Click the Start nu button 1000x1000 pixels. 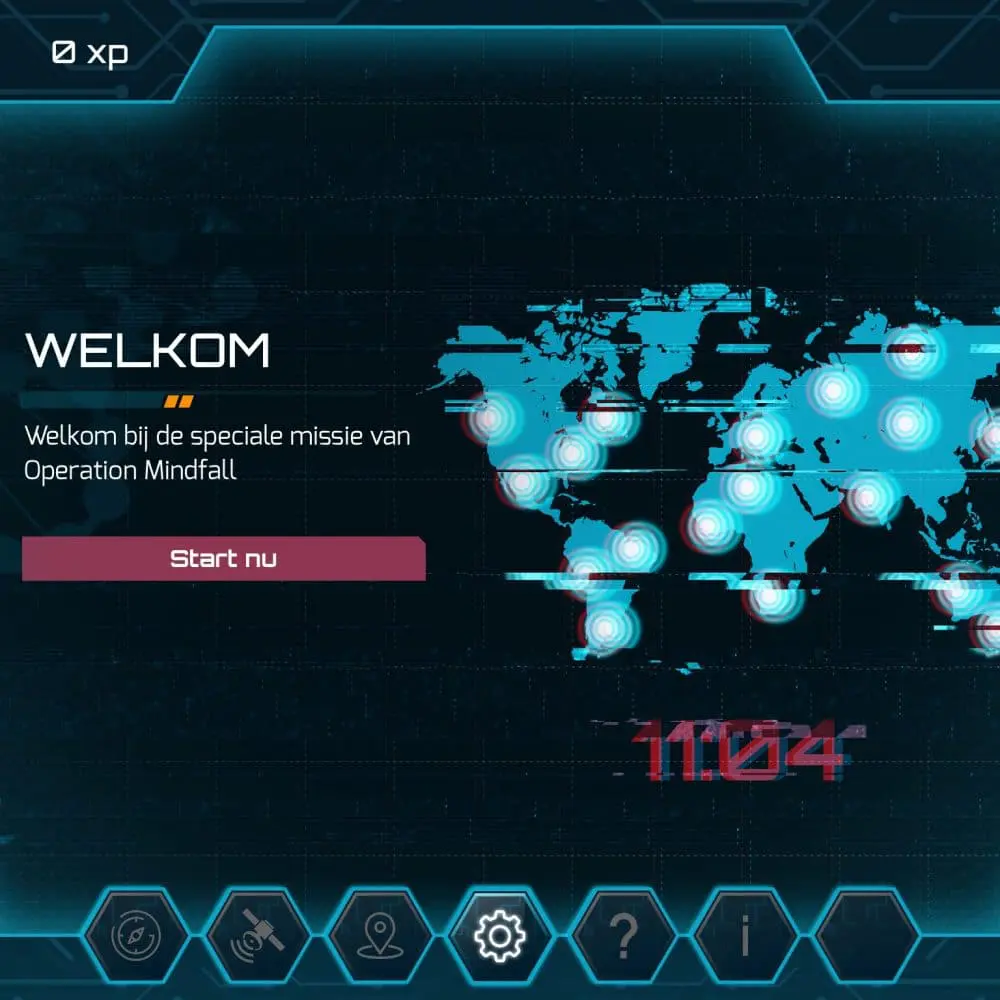tap(223, 559)
